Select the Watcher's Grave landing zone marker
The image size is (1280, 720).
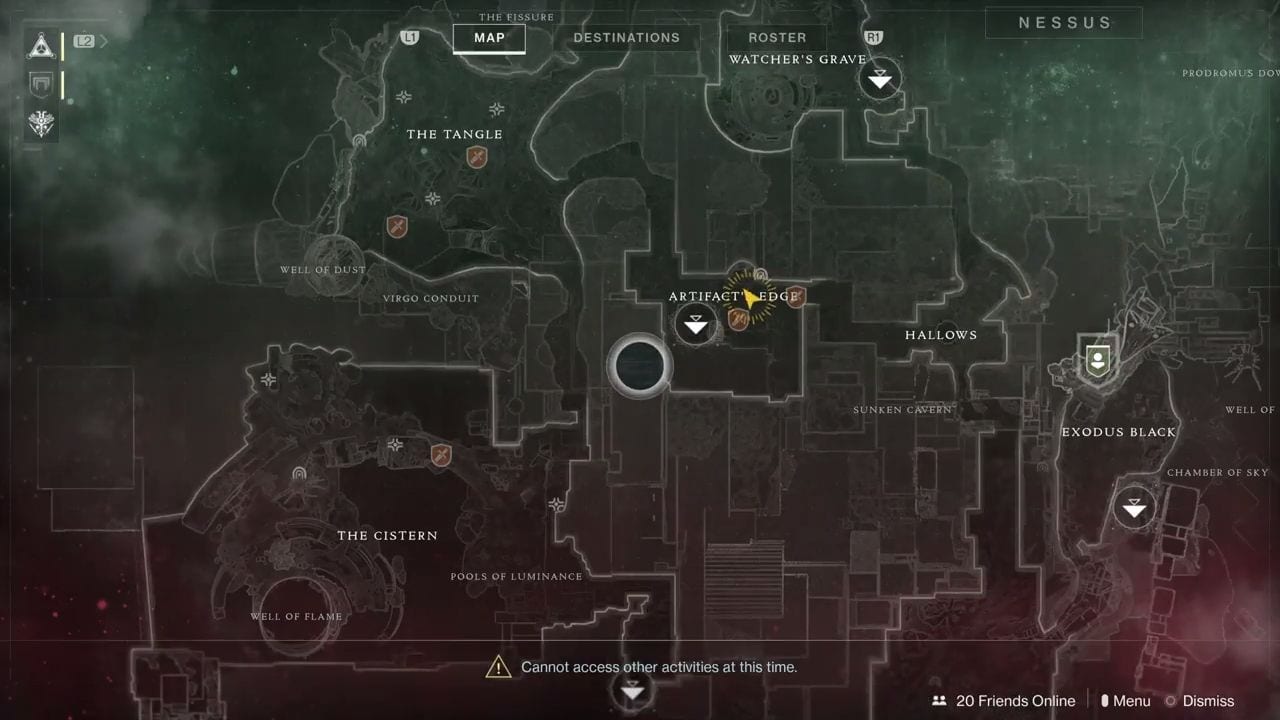880,79
